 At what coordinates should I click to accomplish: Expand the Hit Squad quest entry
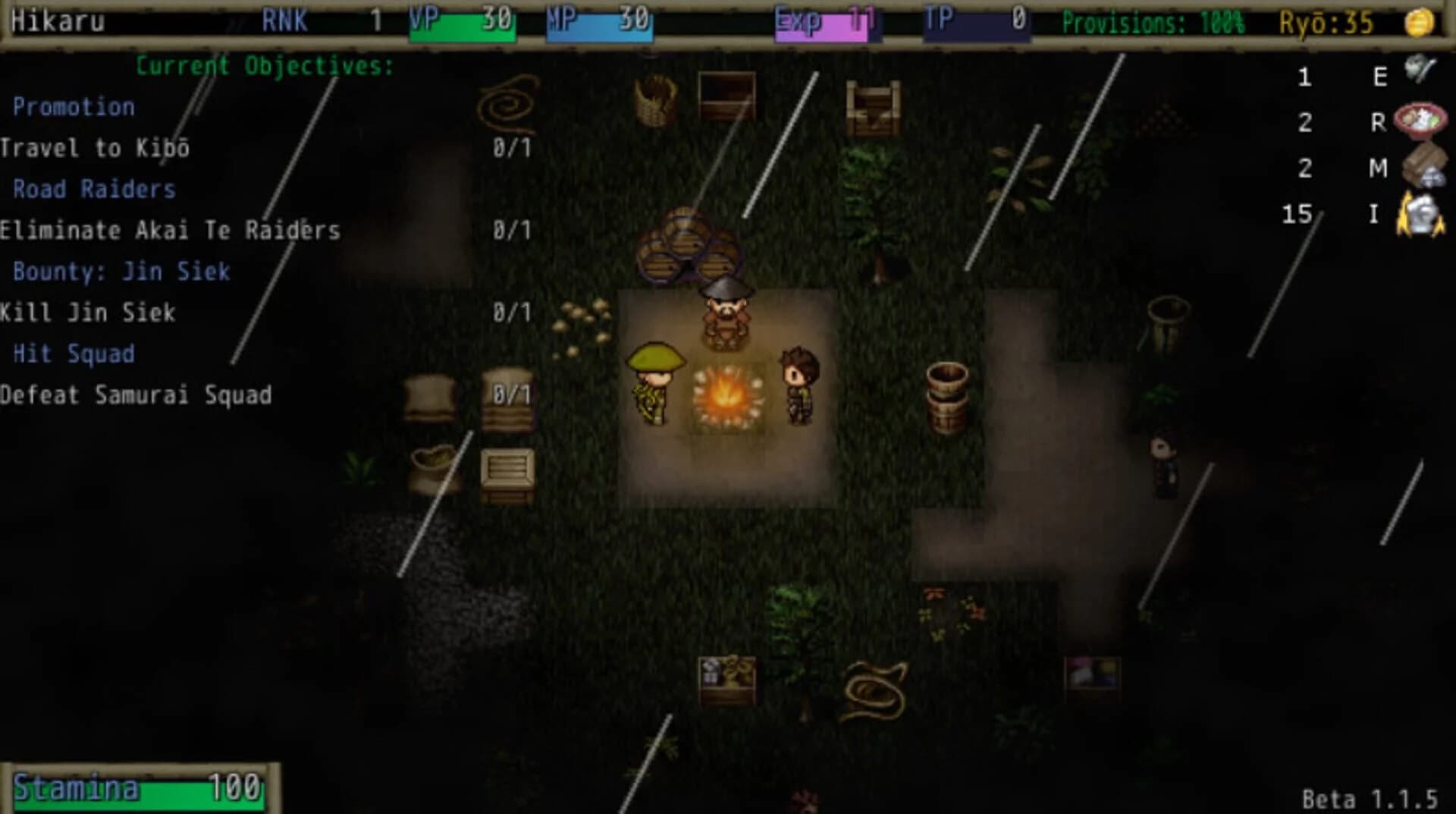(74, 354)
